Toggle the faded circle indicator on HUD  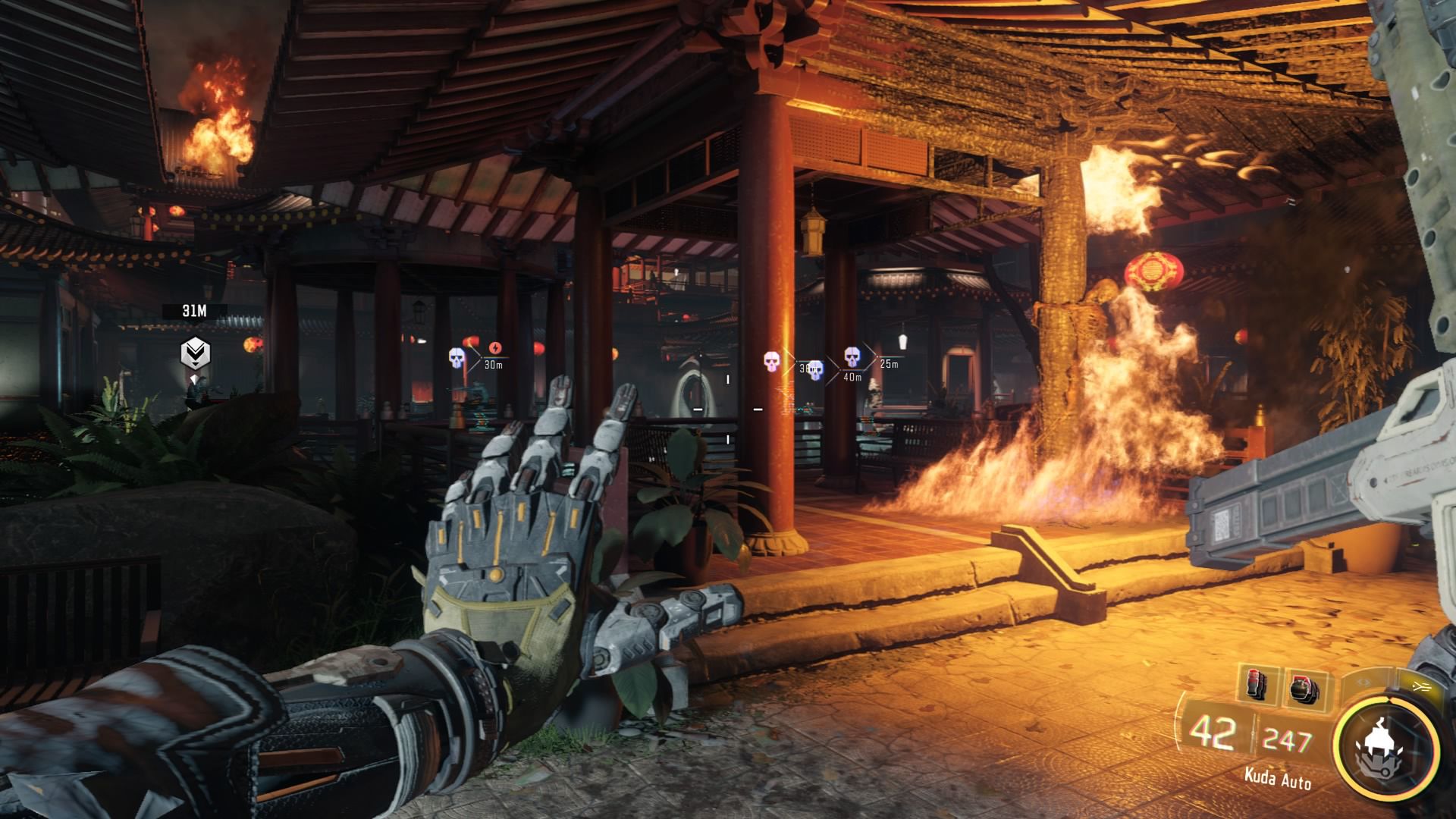(x=1363, y=682)
